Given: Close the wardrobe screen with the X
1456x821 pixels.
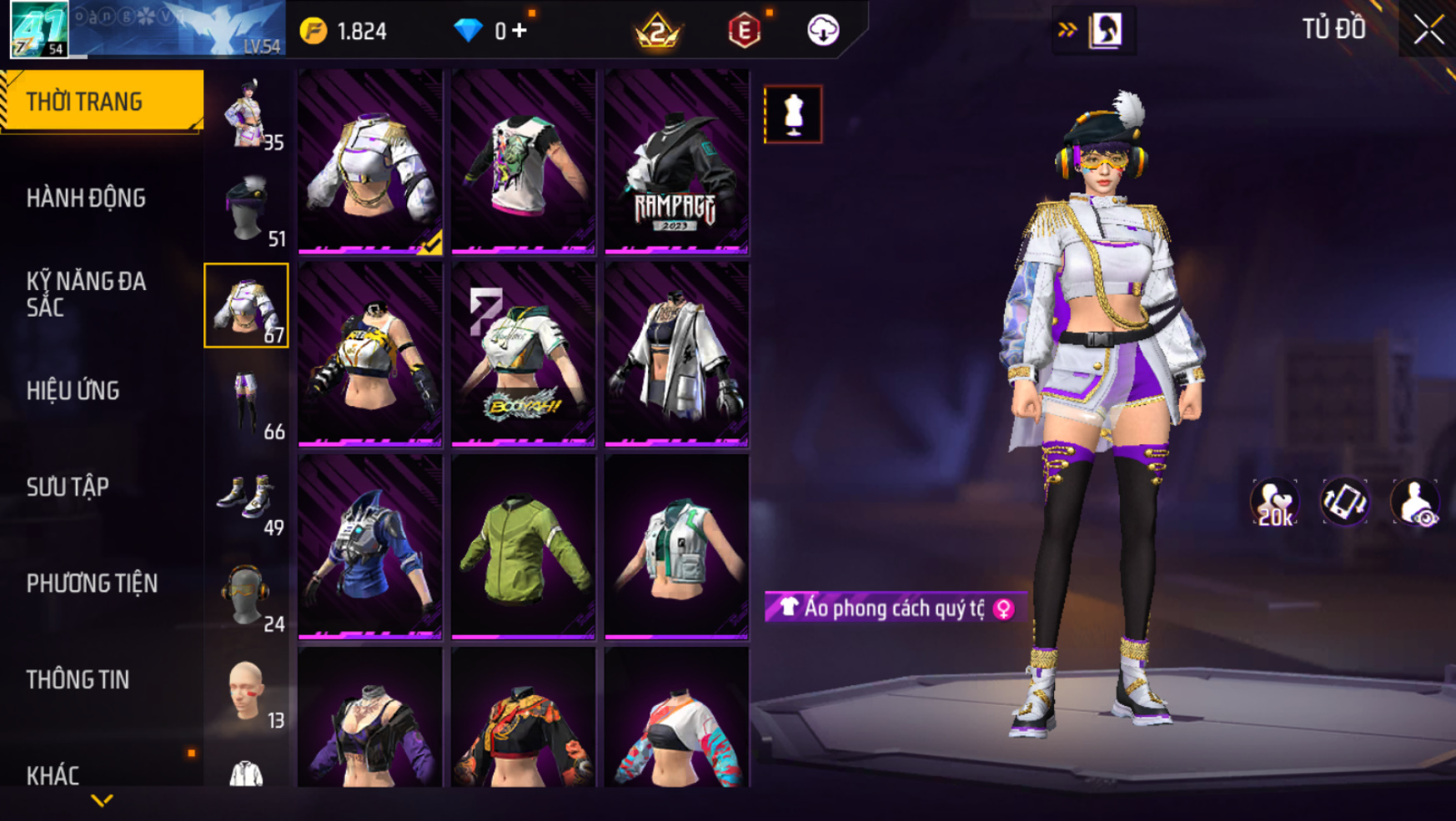Looking at the screenshot, I should coord(1428,31).
